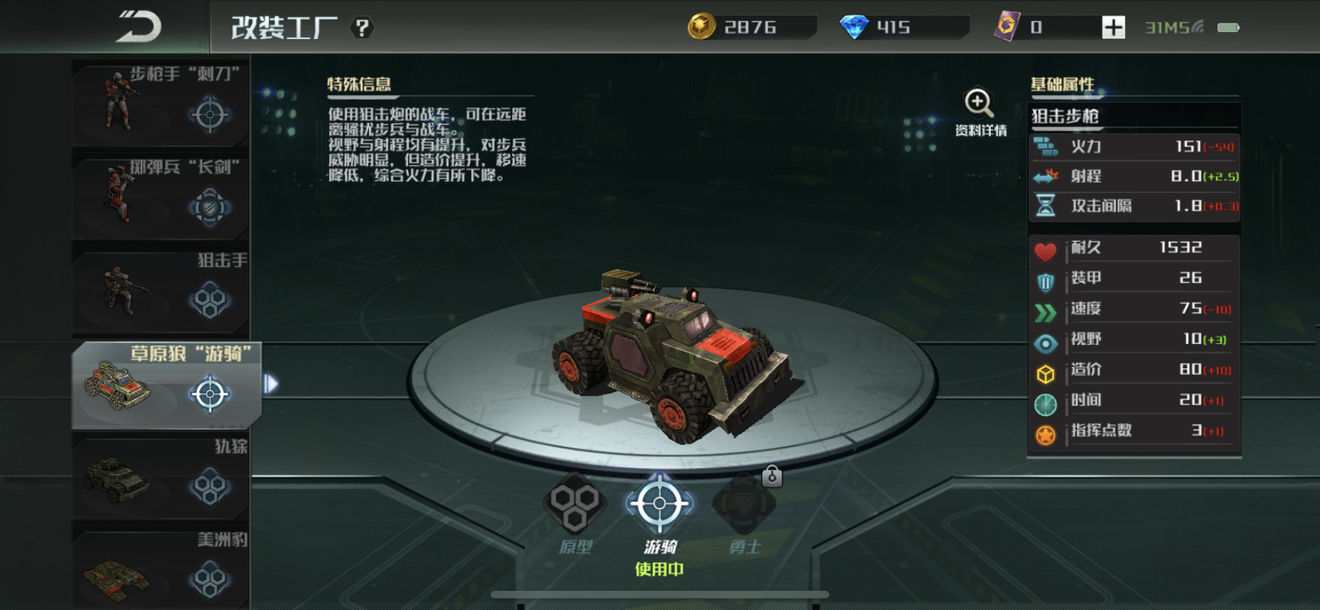Open 资料详情 magnifier details
Viewport: 1320px width, 610px height.
click(x=979, y=112)
